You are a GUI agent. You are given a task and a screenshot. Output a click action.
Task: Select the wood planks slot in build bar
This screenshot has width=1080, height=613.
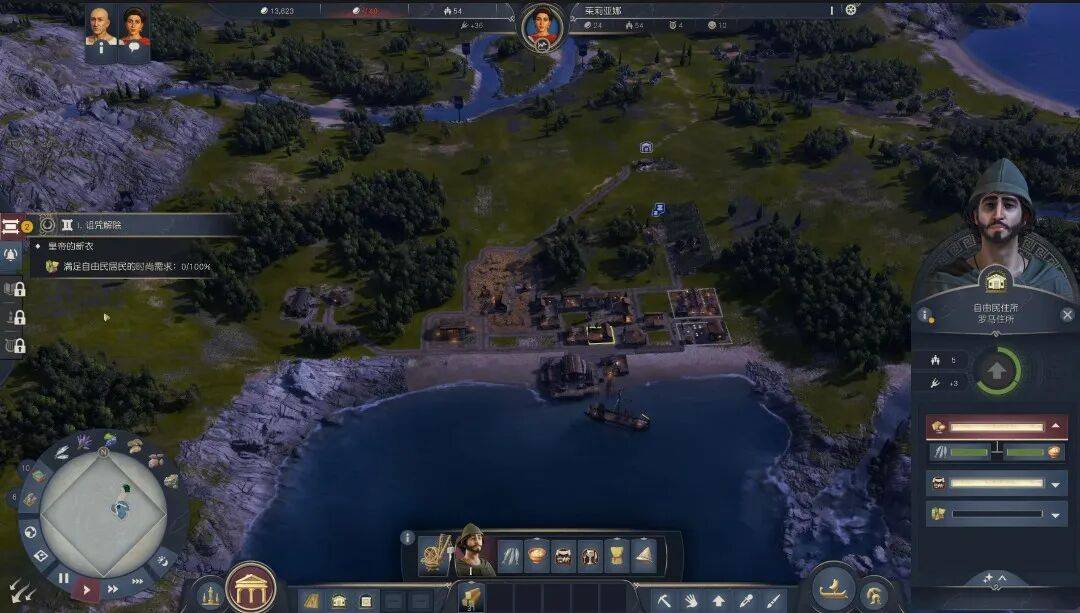471,595
